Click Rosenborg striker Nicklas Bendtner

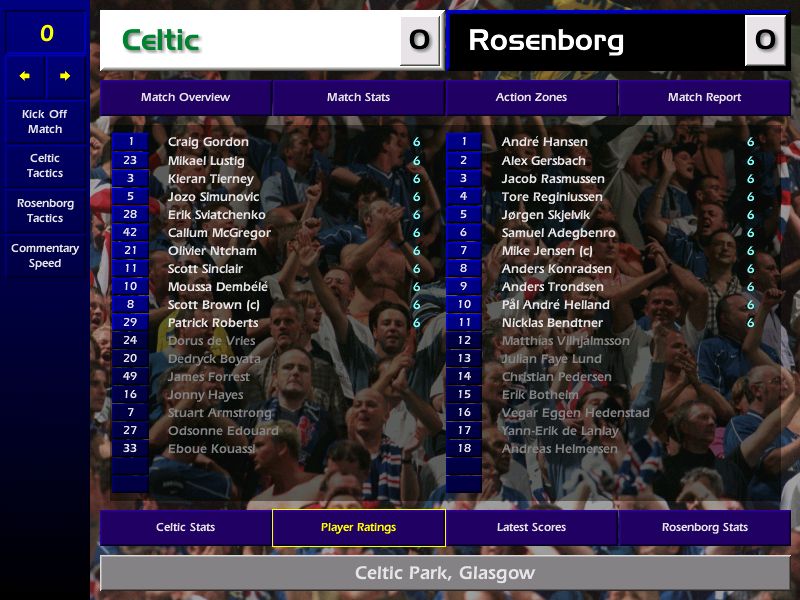click(x=552, y=323)
